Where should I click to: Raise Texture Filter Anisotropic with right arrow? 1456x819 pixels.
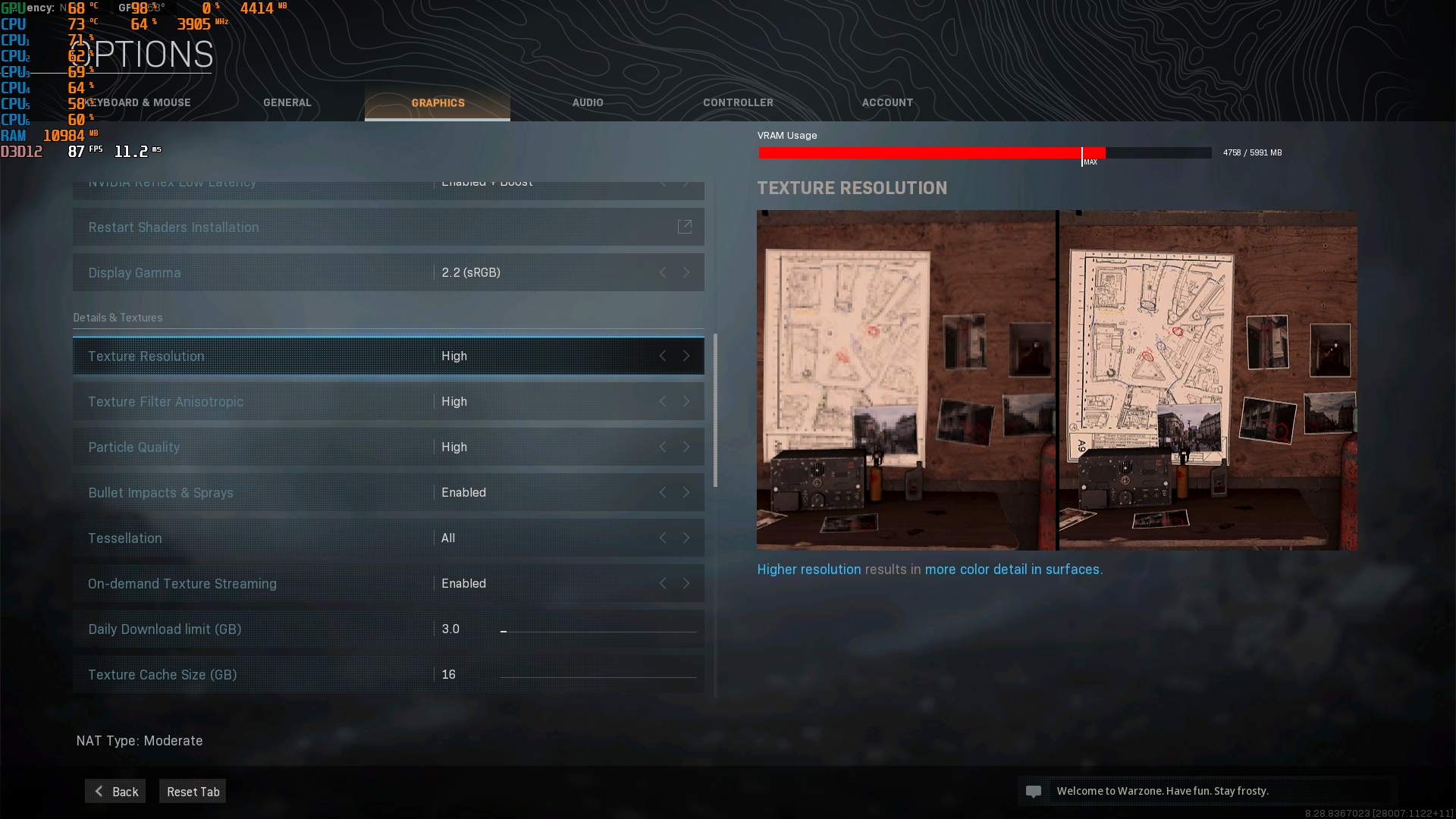pyautogui.click(x=686, y=401)
